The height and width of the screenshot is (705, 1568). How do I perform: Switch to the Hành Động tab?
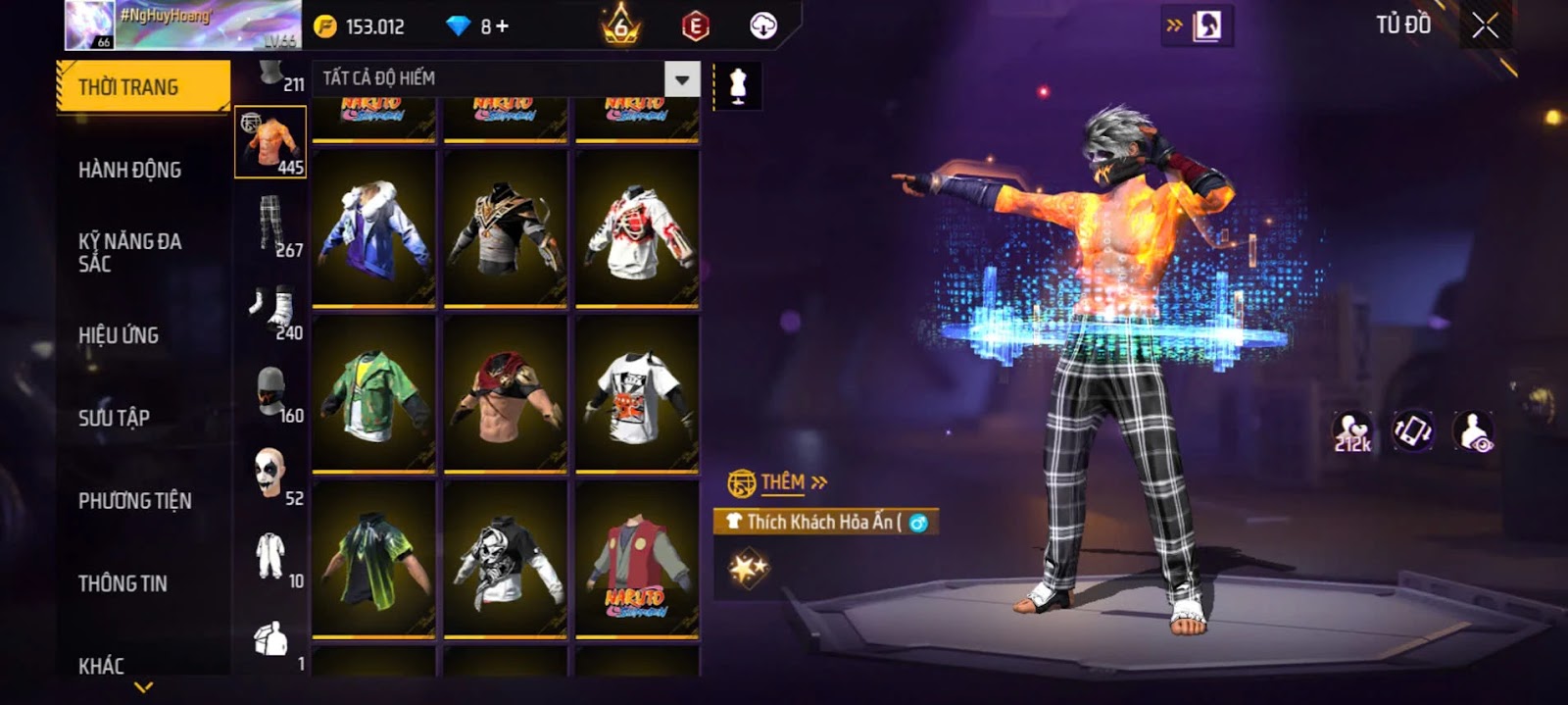tap(129, 170)
